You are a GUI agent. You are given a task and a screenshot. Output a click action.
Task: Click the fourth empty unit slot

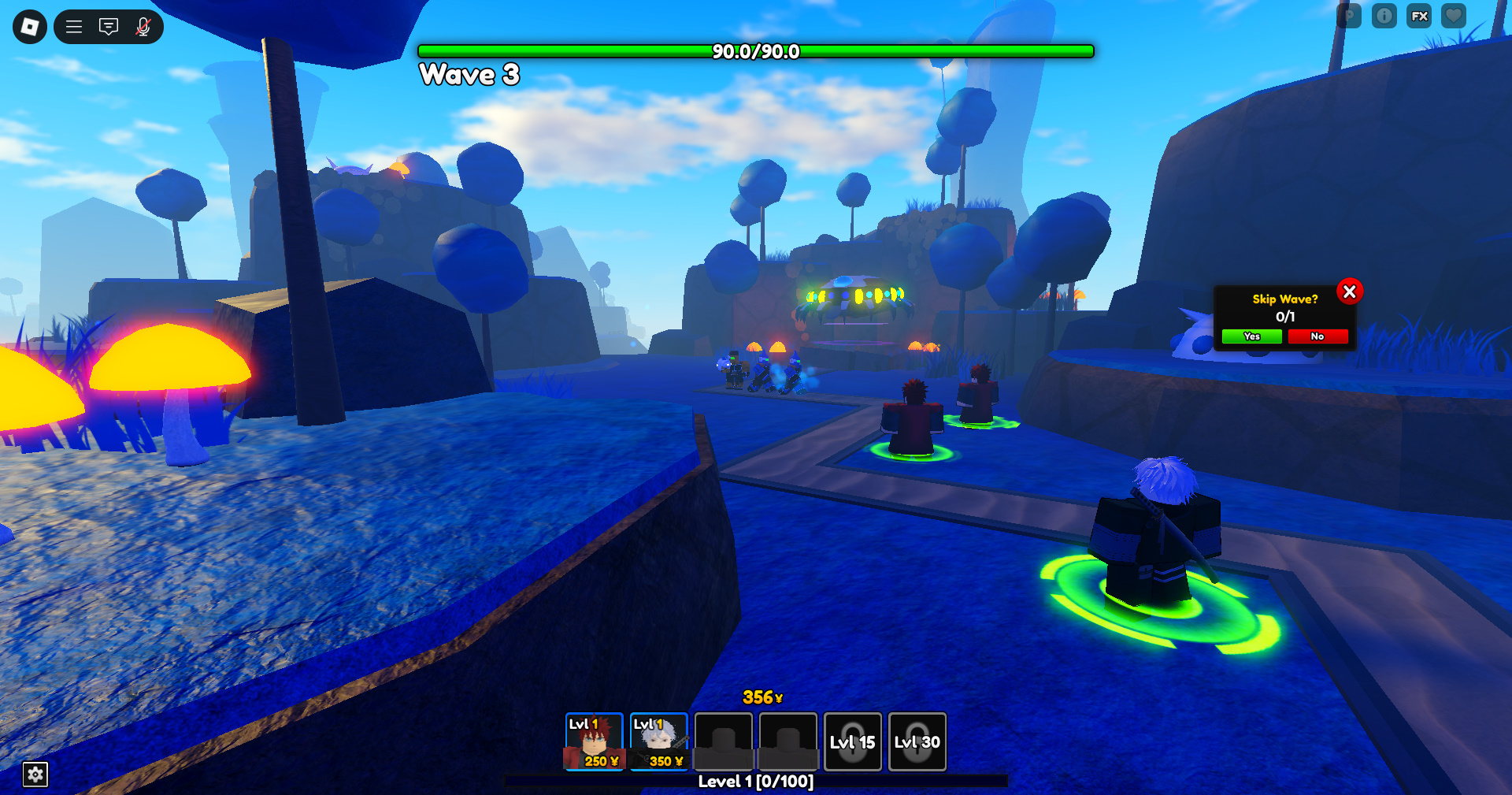coord(787,741)
